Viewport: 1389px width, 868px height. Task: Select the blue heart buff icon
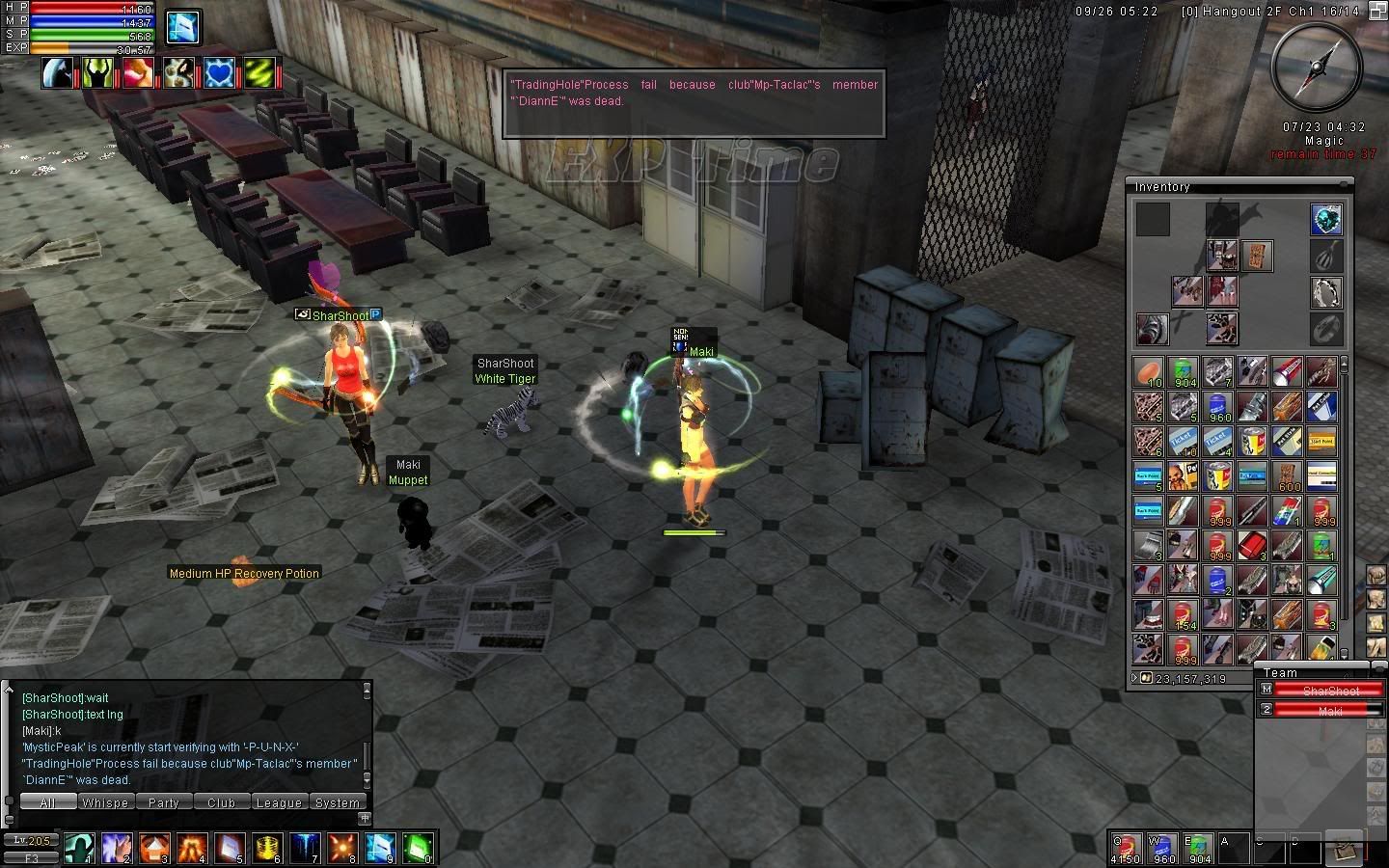[x=220, y=72]
